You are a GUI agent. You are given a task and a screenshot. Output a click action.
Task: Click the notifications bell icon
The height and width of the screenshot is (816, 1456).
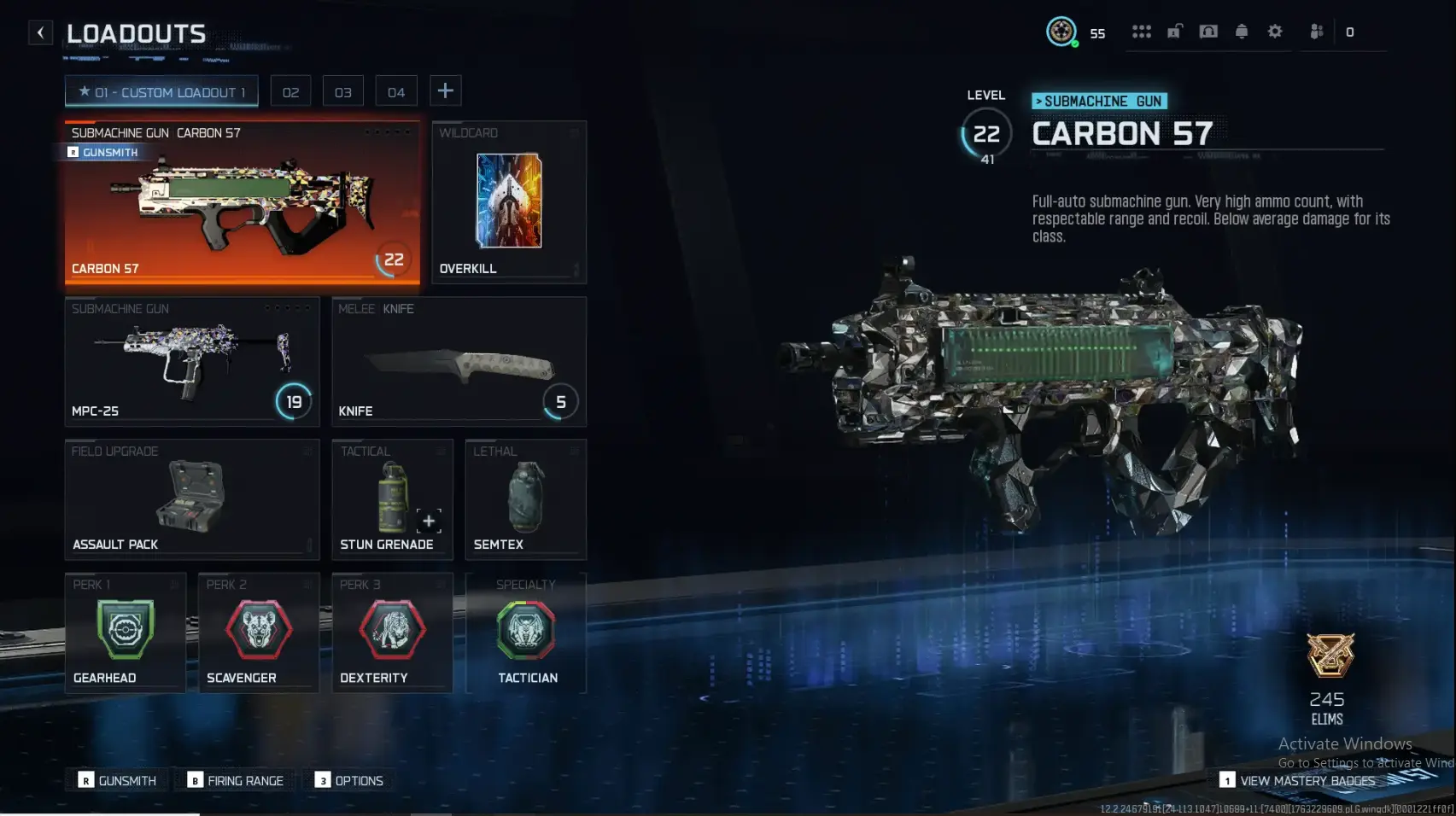click(1241, 31)
